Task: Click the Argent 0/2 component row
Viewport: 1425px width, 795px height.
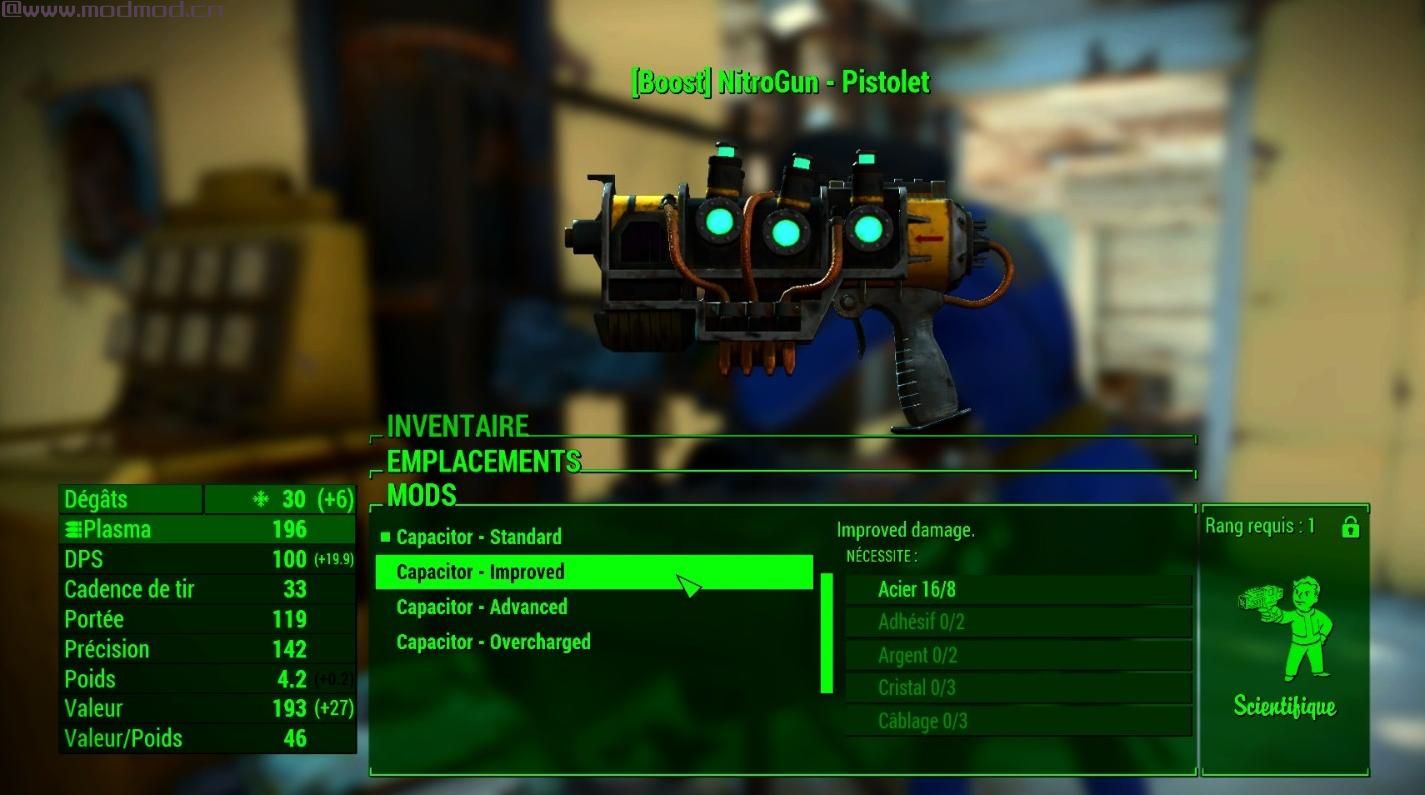Action: pos(1018,655)
